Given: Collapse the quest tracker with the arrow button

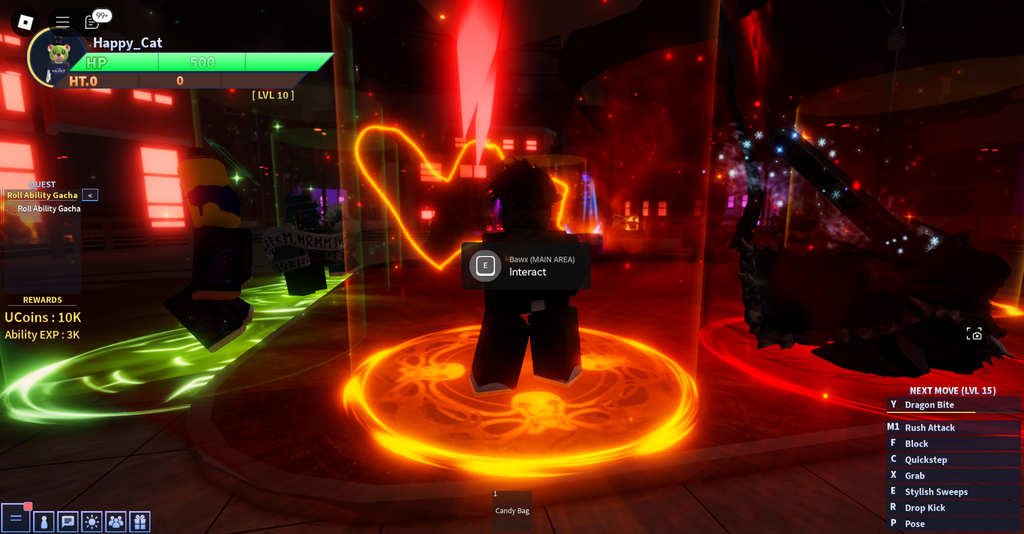Looking at the screenshot, I should [x=90, y=195].
